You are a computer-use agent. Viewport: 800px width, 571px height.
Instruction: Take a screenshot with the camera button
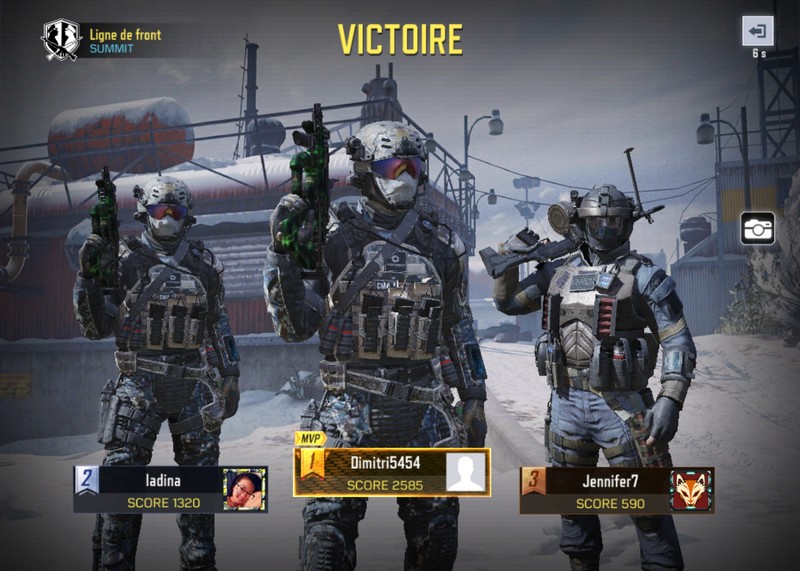[757, 228]
